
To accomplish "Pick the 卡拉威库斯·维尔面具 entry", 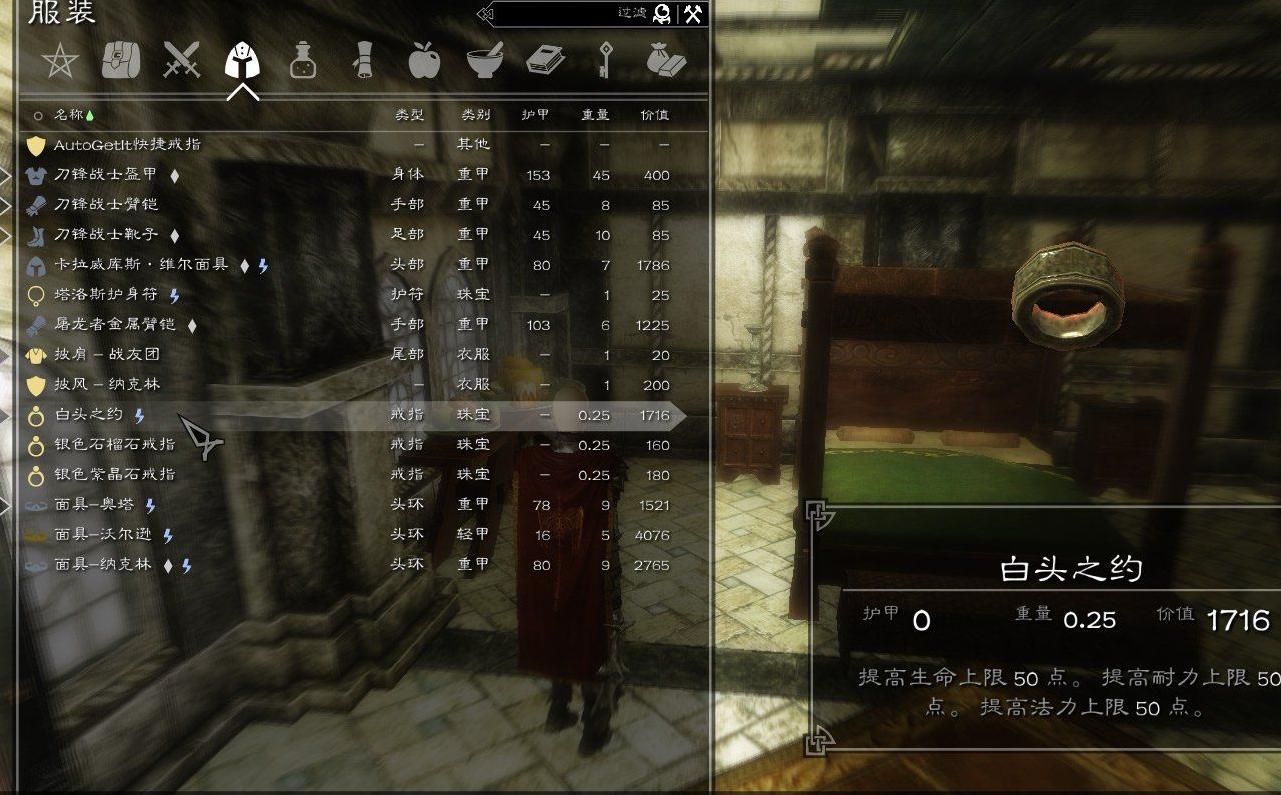I will click(x=141, y=265).
